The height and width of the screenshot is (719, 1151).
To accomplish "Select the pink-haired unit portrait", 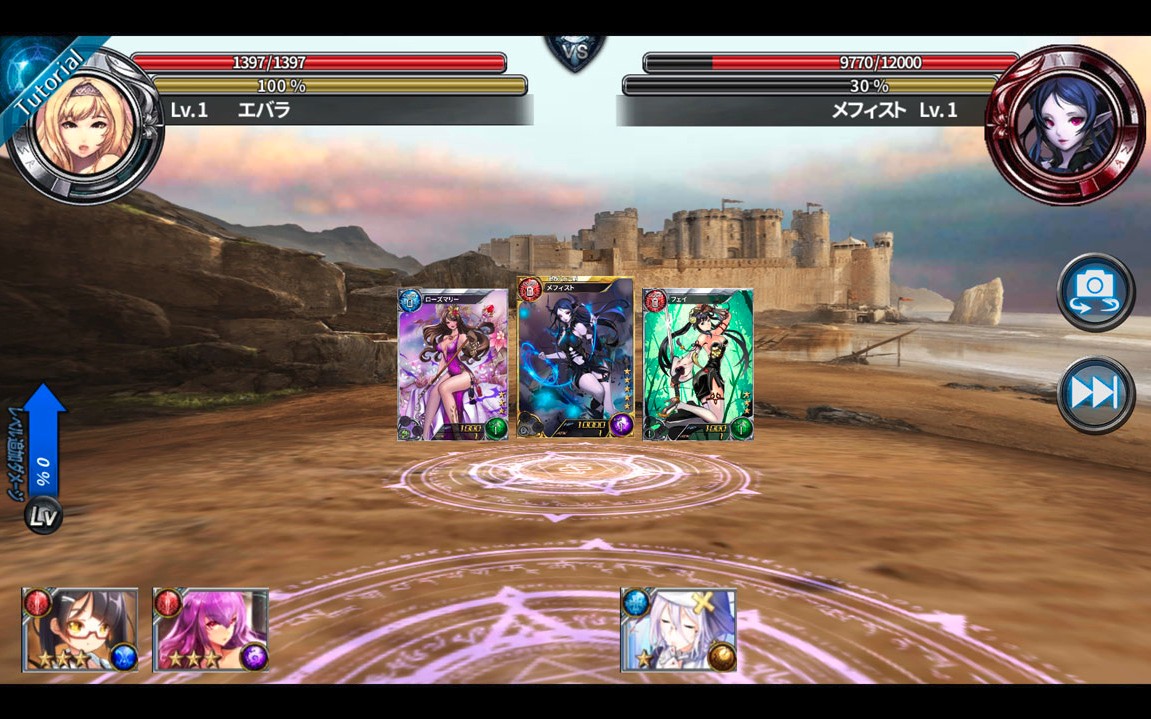I will point(210,629).
